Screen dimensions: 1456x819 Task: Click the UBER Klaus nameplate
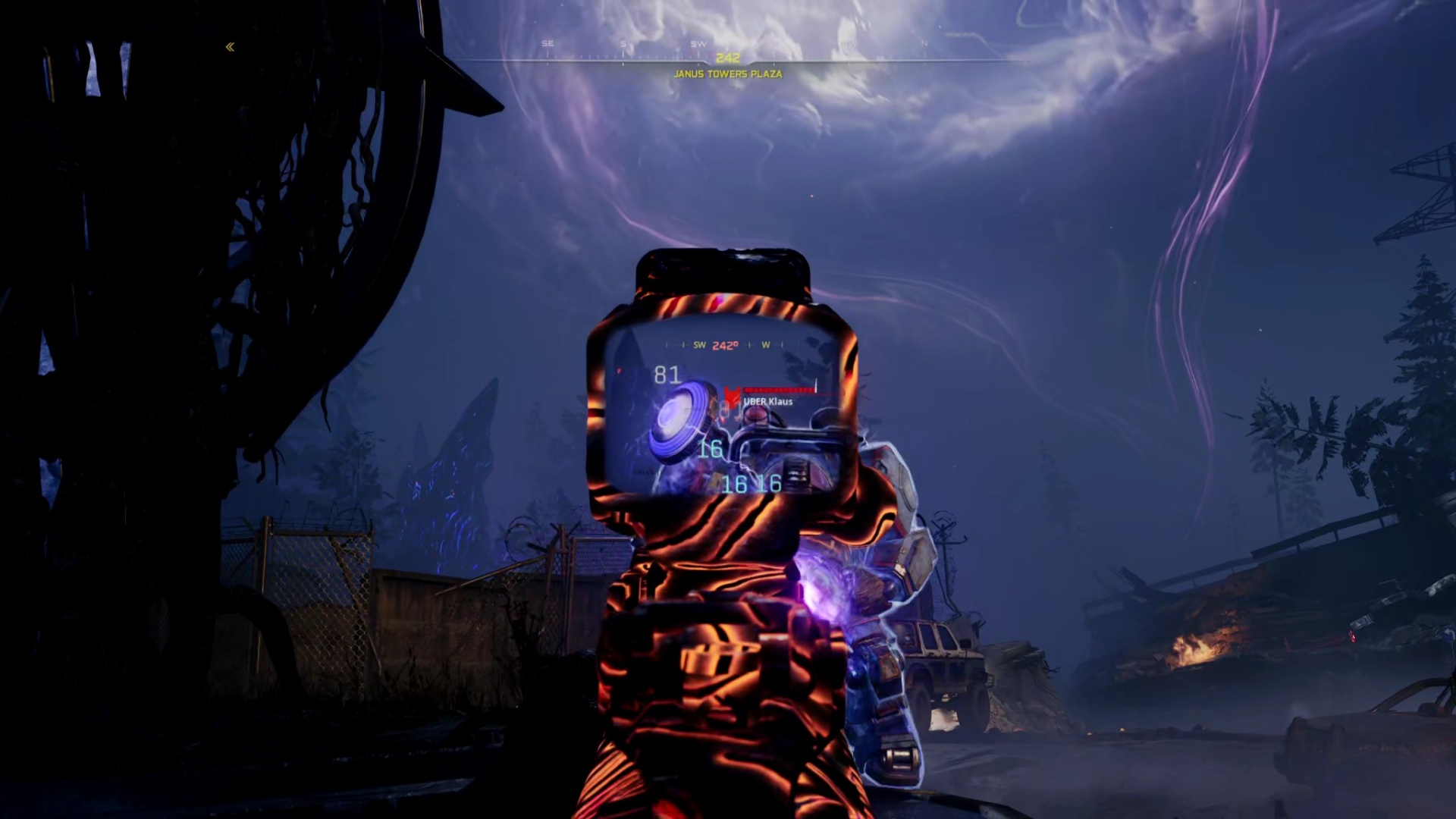click(x=768, y=402)
